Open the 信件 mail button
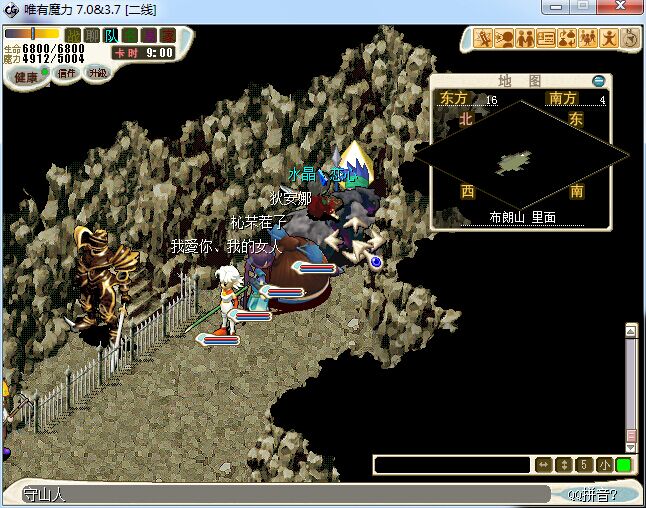This screenshot has width=646, height=508. [67, 73]
